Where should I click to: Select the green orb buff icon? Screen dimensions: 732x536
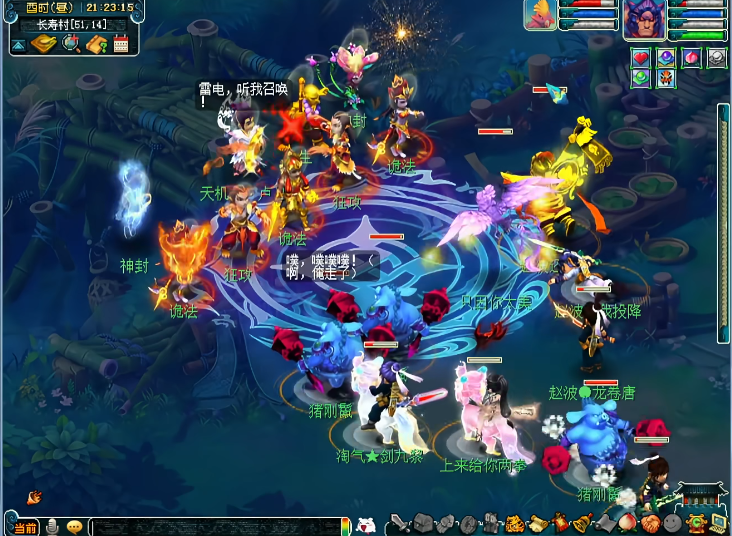[640, 78]
